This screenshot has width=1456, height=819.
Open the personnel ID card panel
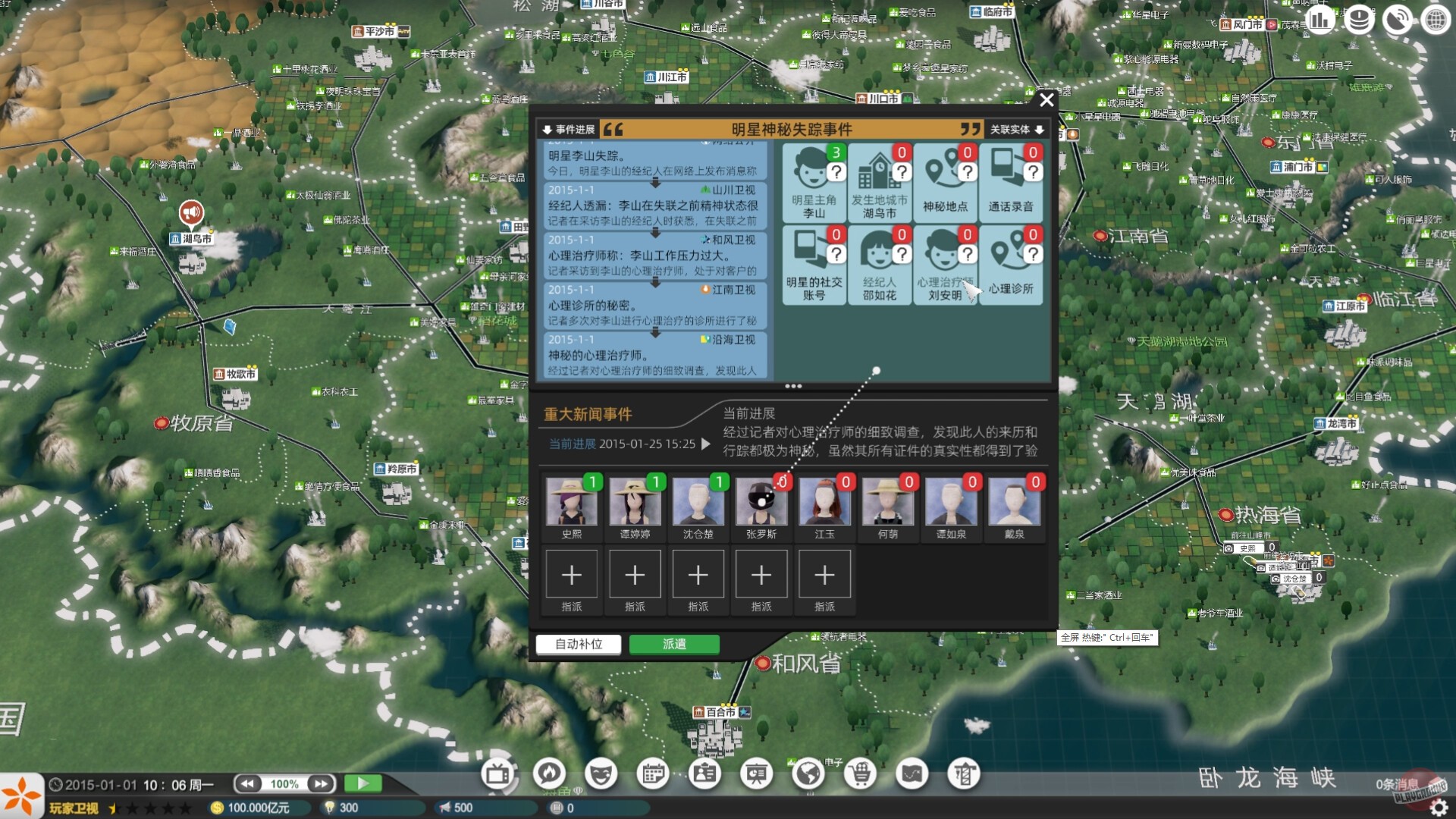coord(704,775)
